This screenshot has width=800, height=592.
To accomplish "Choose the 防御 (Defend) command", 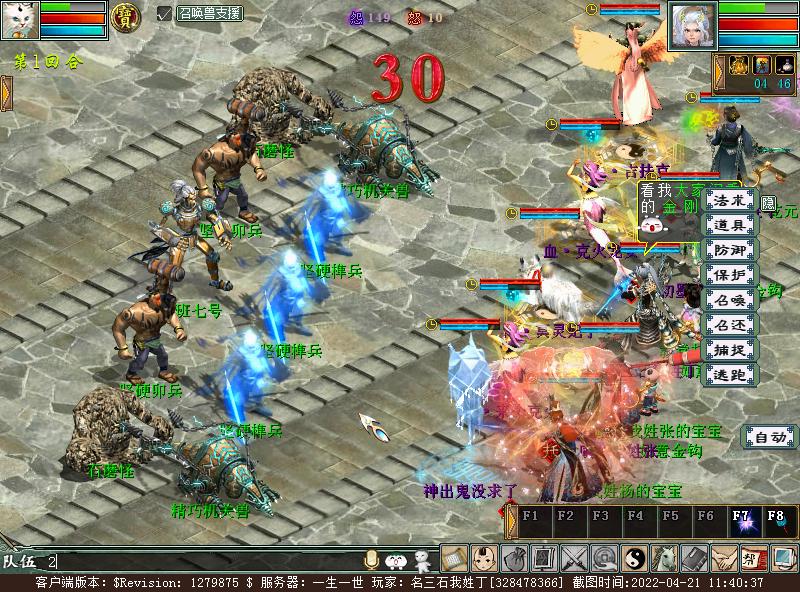I will point(731,250).
